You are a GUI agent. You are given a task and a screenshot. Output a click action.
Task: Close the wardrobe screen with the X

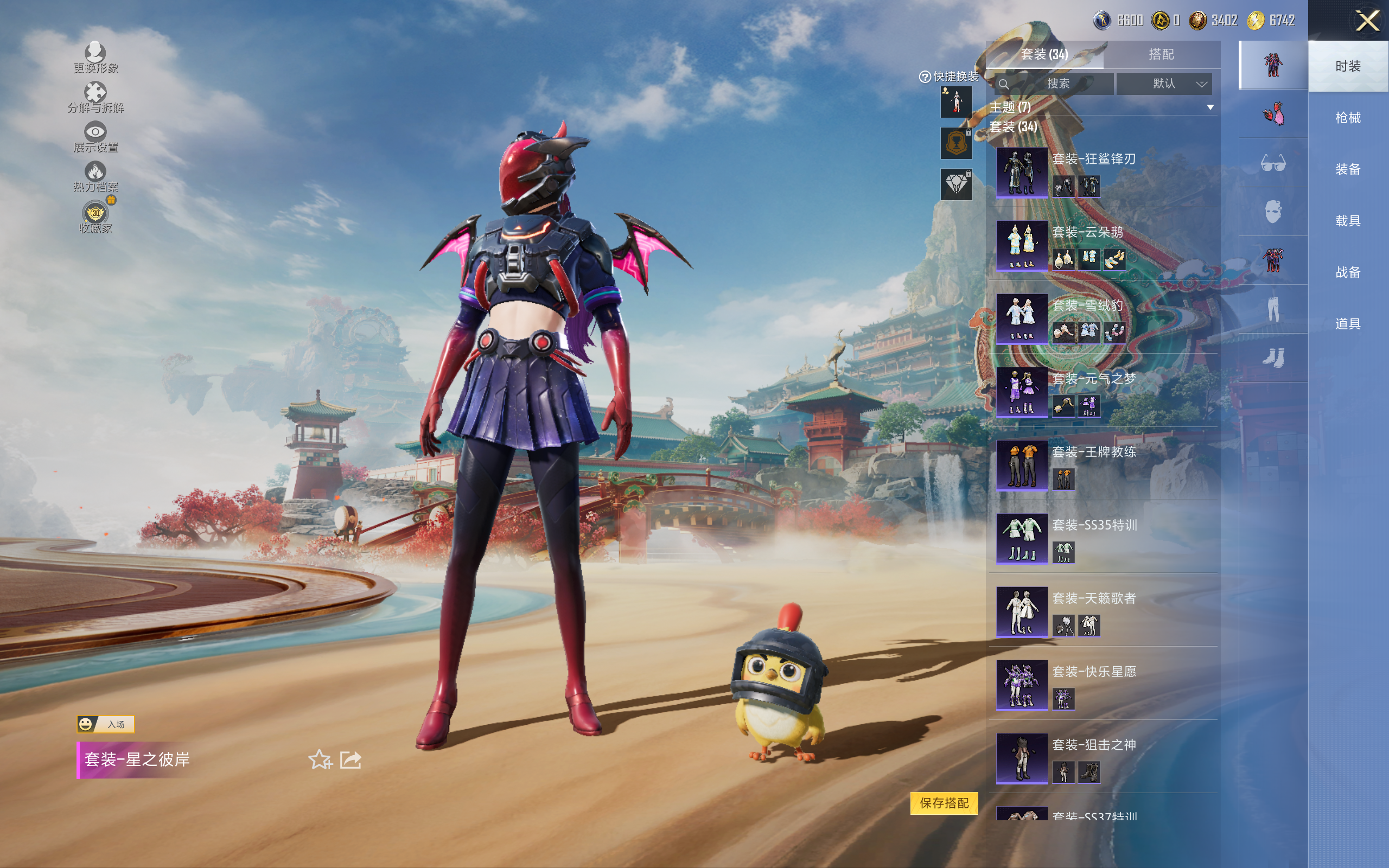[x=1367, y=21]
